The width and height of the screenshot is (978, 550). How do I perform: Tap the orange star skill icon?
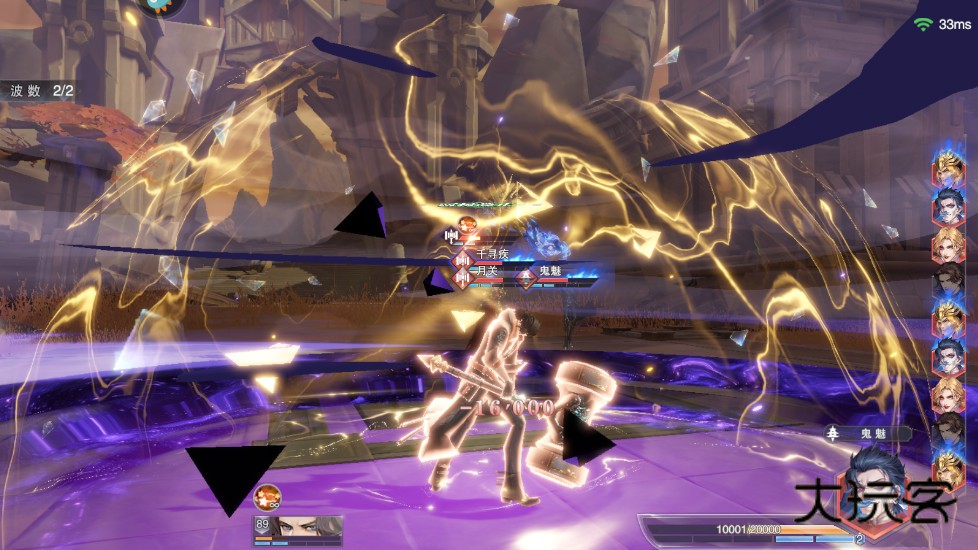tap(268, 497)
